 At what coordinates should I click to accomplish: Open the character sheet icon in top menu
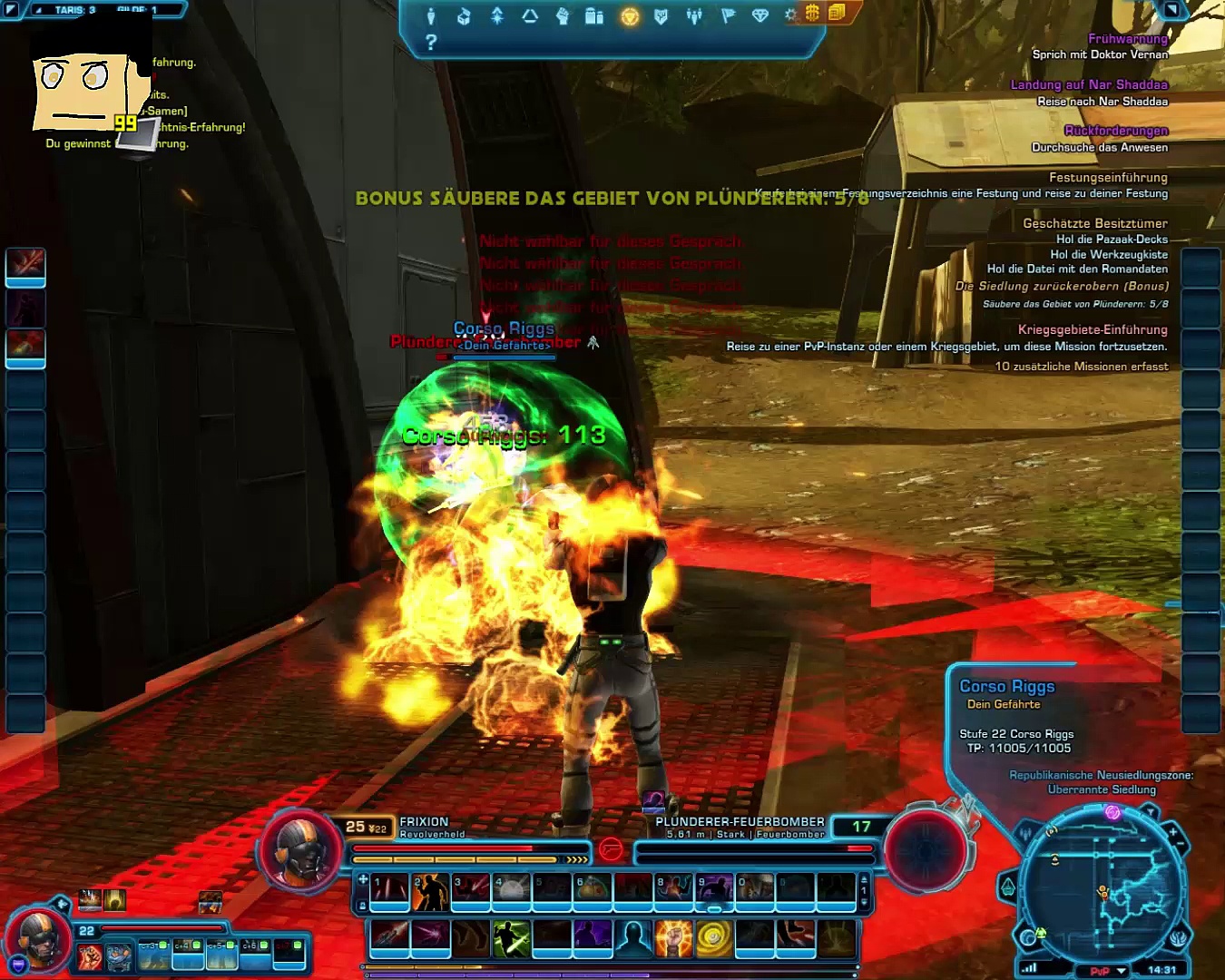(x=431, y=16)
